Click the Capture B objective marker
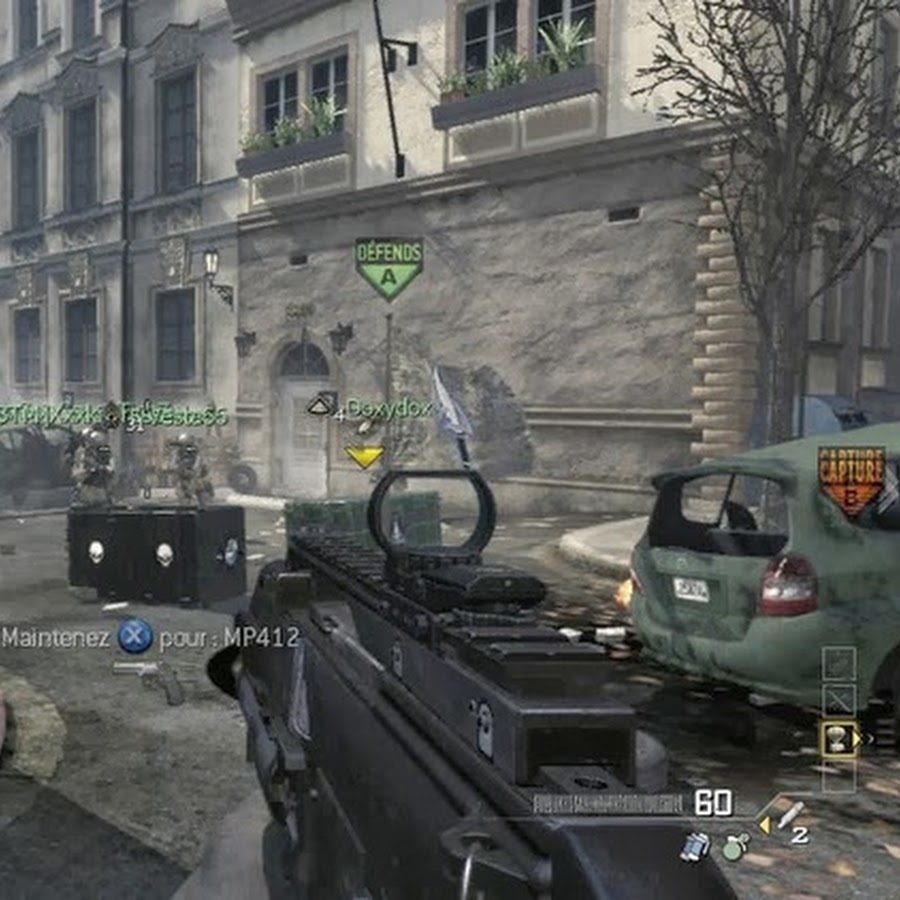The height and width of the screenshot is (900, 900). click(851, 479)
